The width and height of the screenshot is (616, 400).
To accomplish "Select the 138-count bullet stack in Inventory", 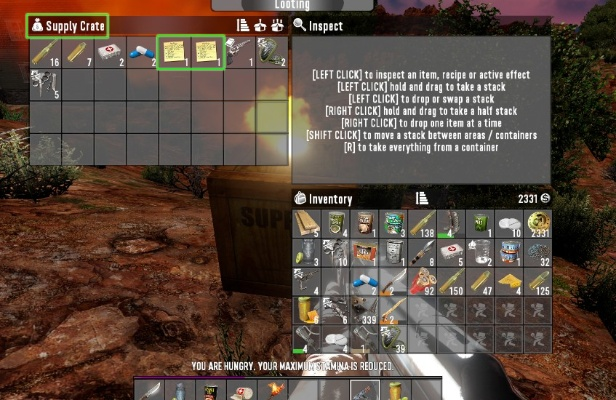I will click(x=424, y=223).
